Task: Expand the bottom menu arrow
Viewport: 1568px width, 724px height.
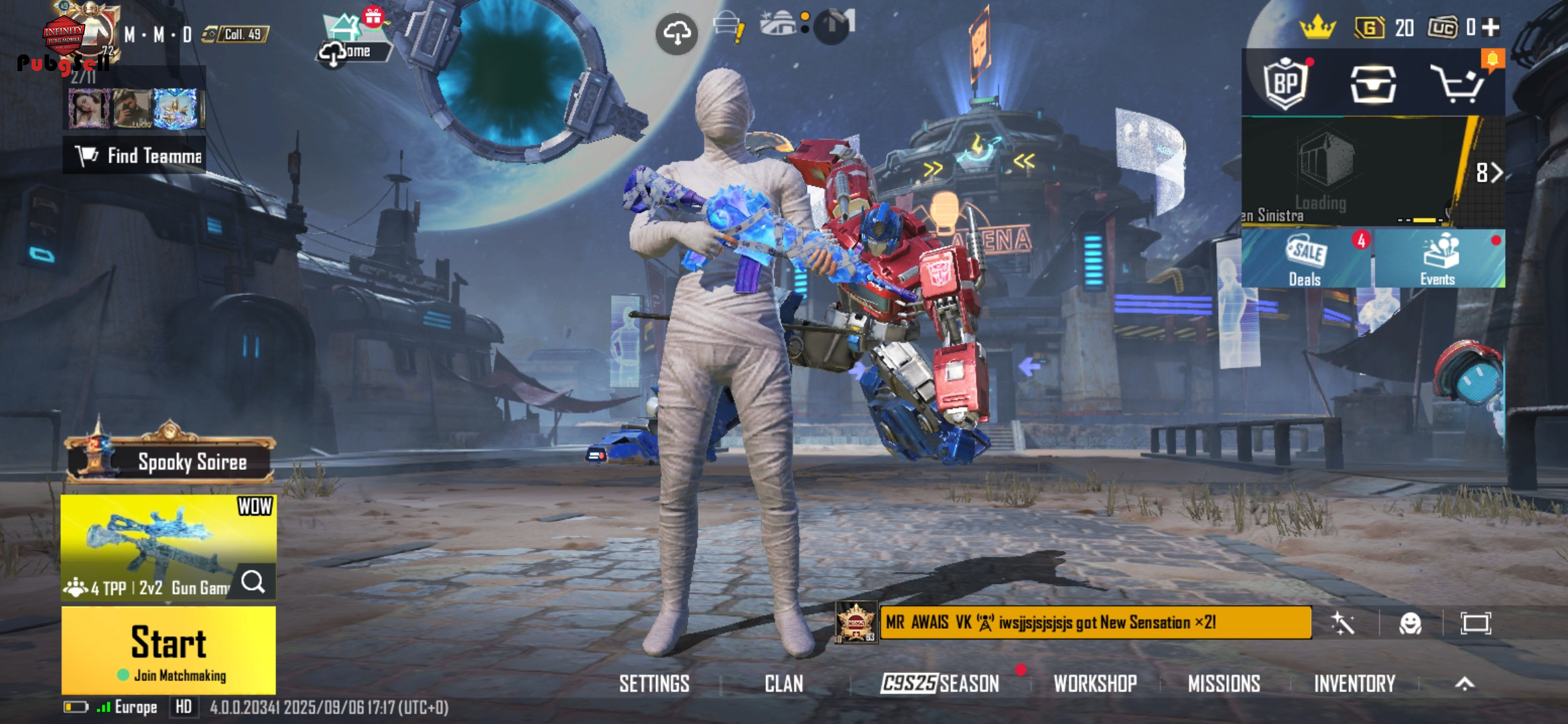Action: point(1465,684)
